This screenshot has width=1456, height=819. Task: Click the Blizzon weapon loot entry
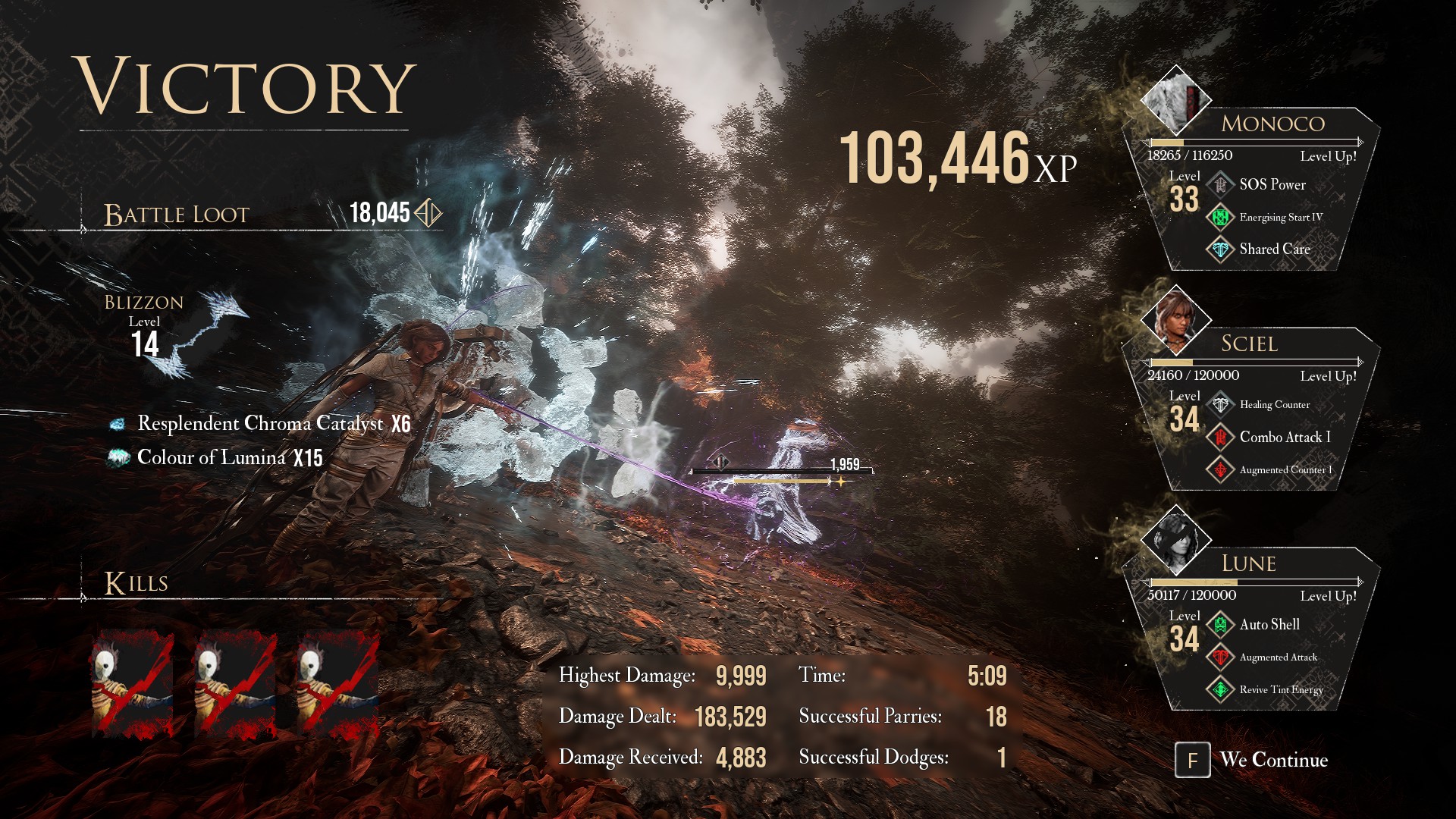tap(176, 334)
